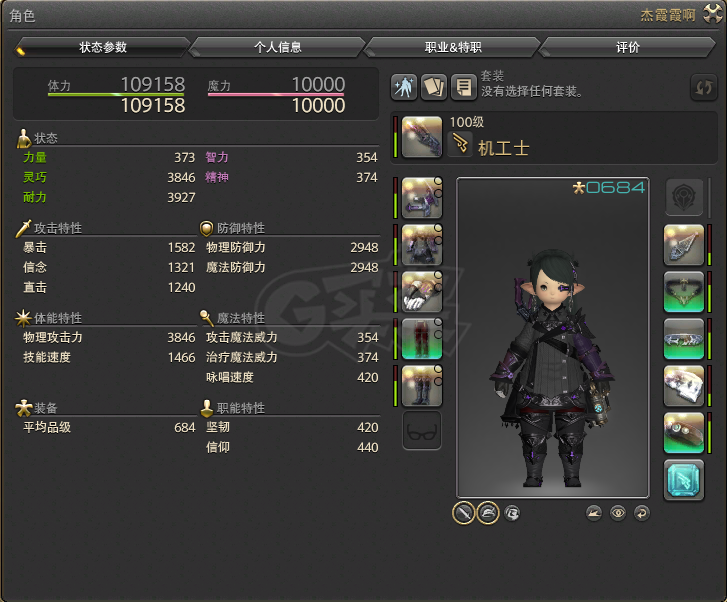
Task: Close the character window
Action: click(711, 15)
